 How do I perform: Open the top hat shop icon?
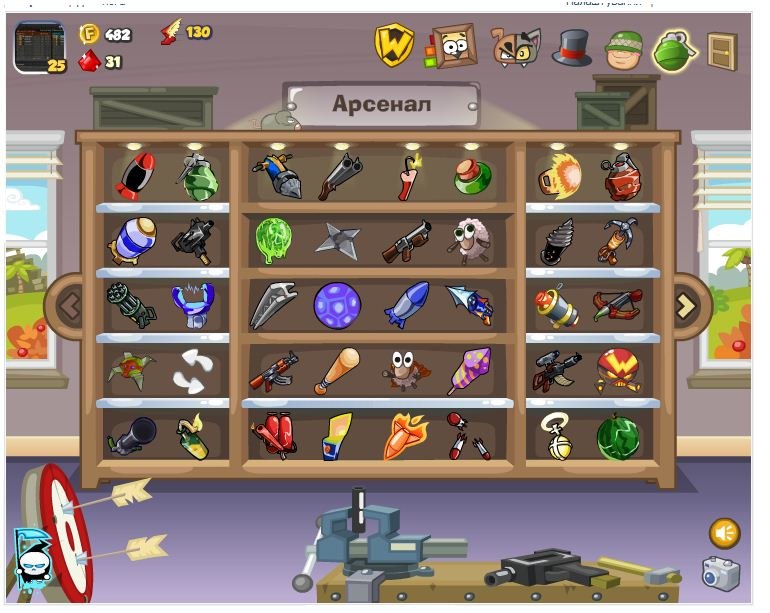tap(572, 46)
